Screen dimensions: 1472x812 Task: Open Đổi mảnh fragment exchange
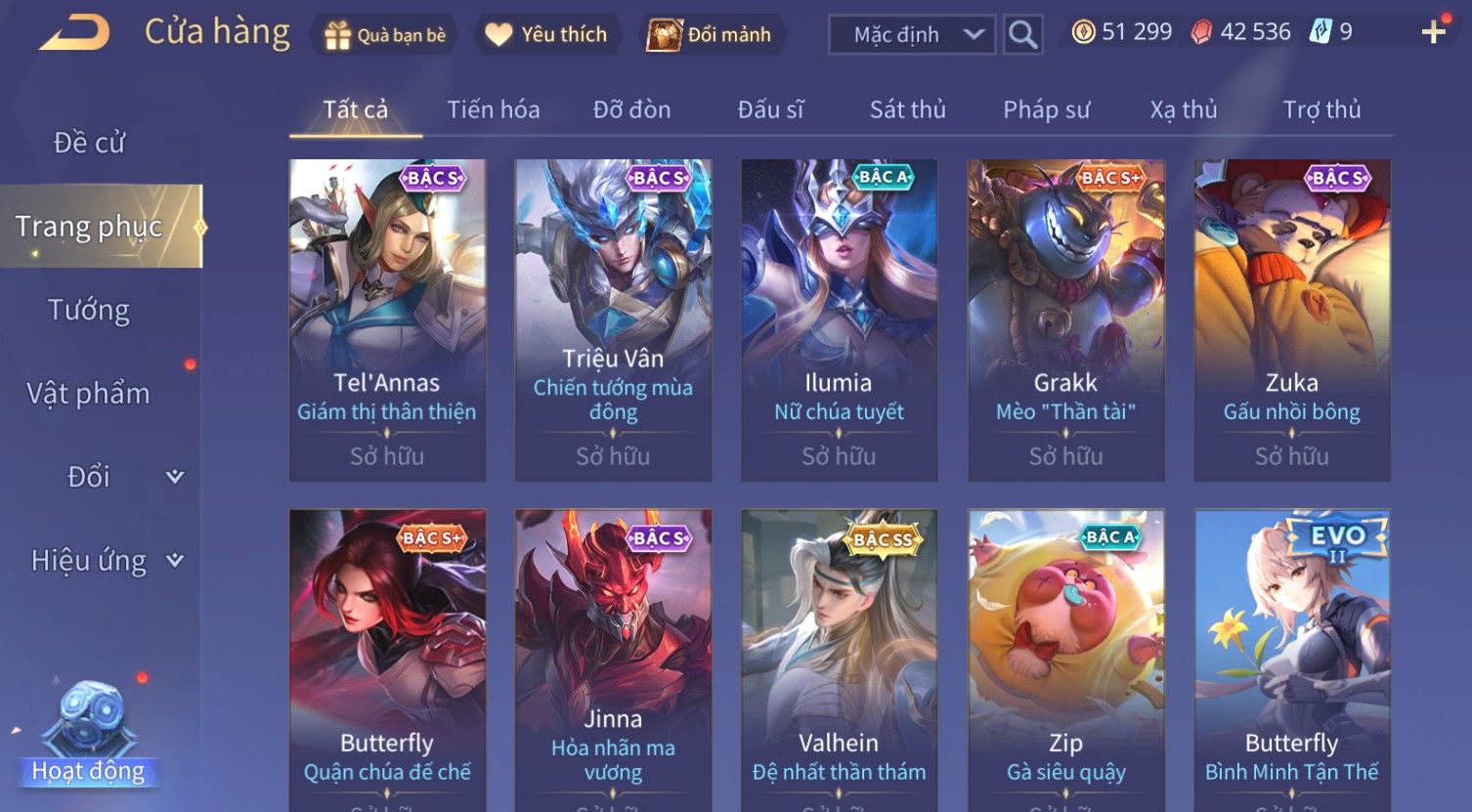coord(710,35)
